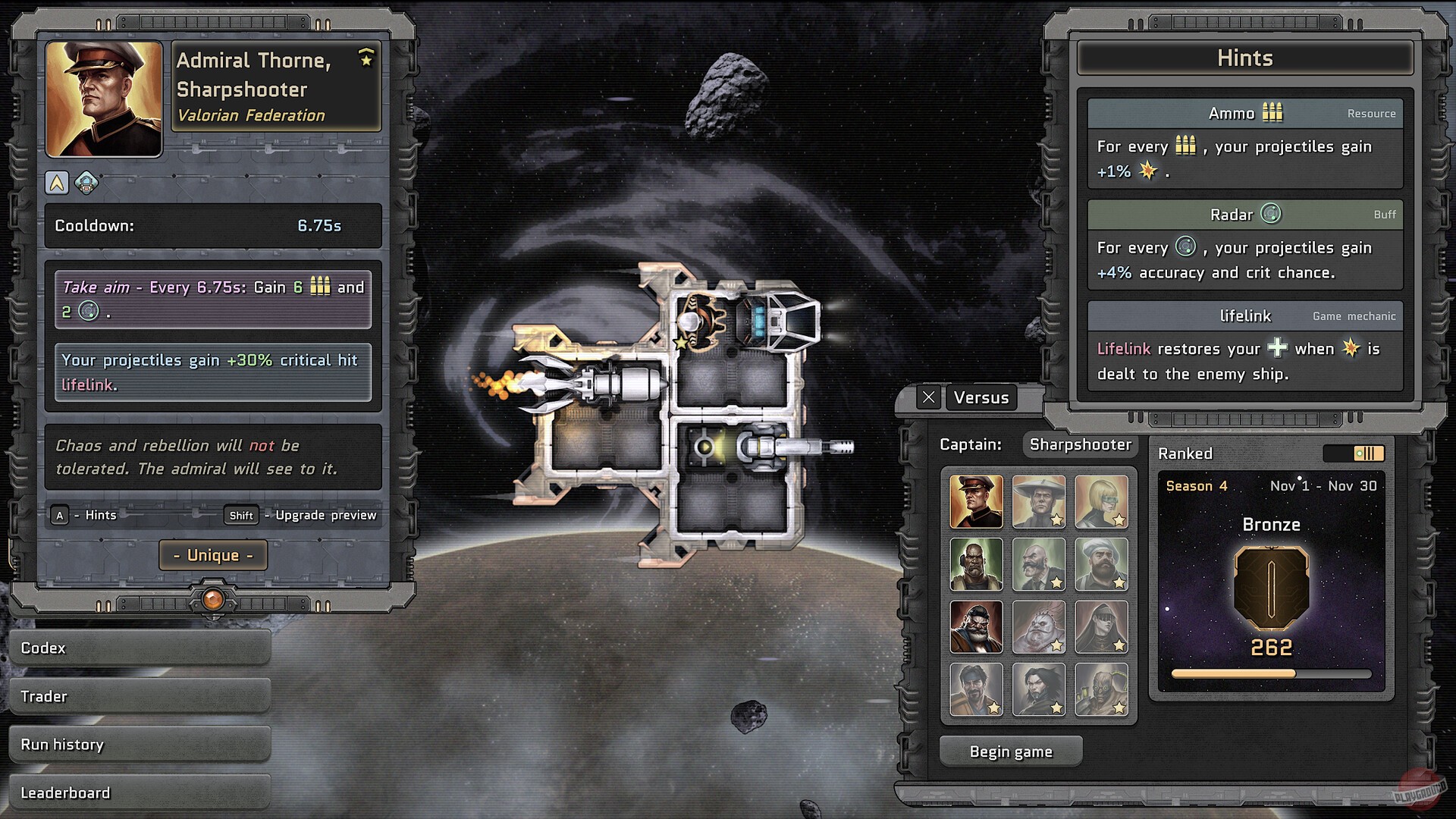The width and height of the screenshot is (1456, 819).
Task: View the Run history
Action: pos(140,745)
